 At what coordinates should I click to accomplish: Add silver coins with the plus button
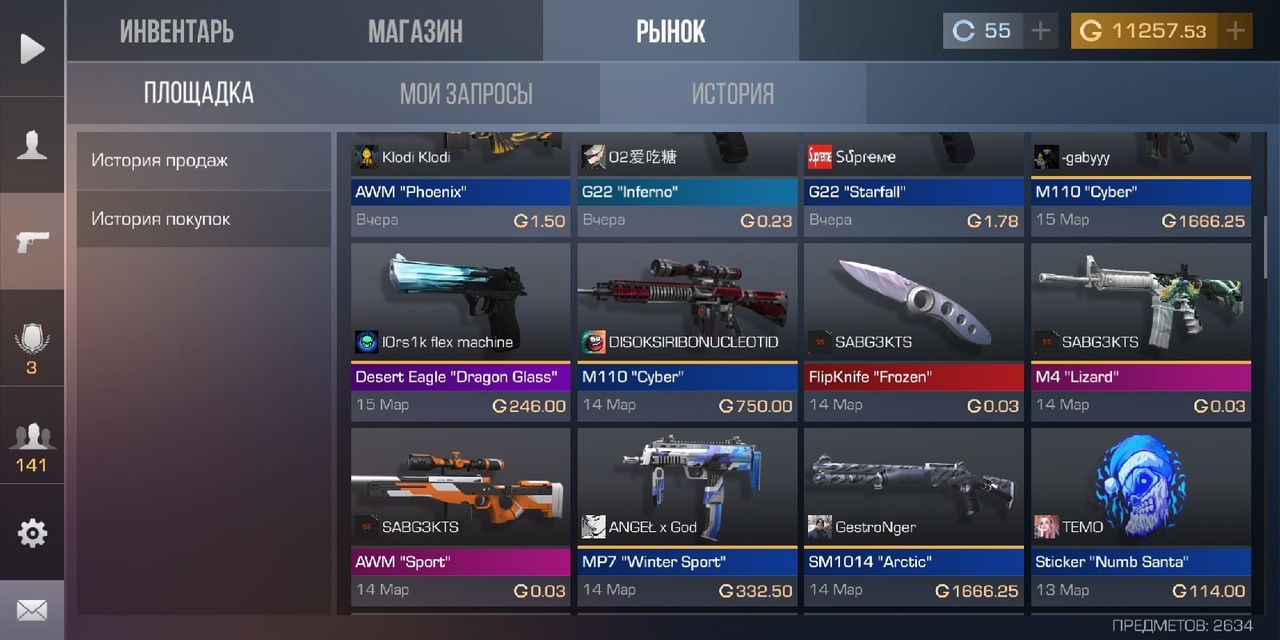coord(1041,31)
